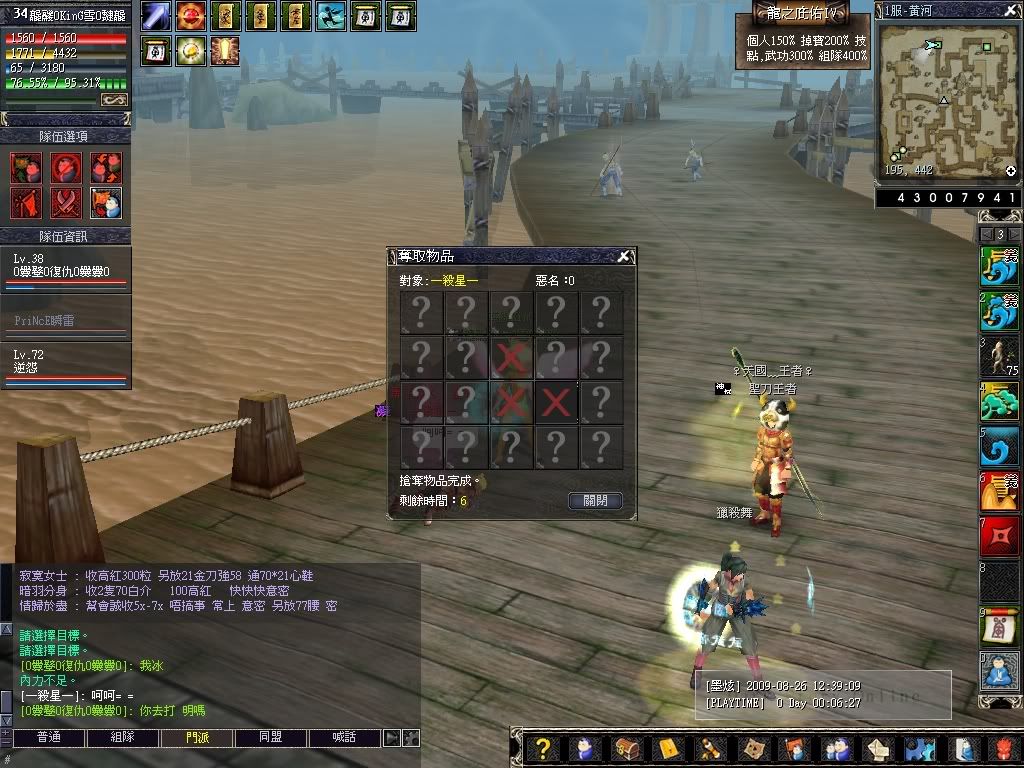Open the treasure chest inventory icon
The width and height of the screenshot is (1024, 768).
point(627,748)
